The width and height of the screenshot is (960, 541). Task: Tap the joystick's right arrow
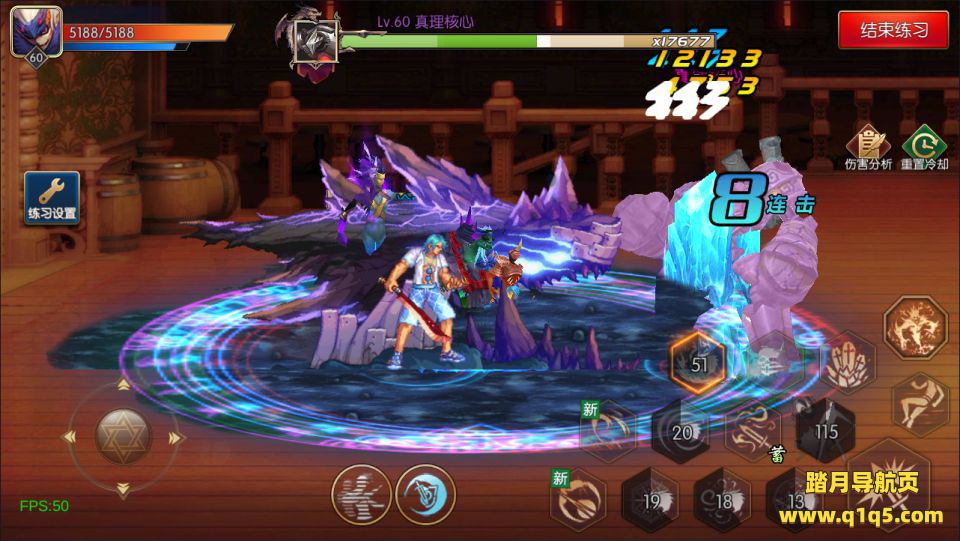[x=176, y=437]
